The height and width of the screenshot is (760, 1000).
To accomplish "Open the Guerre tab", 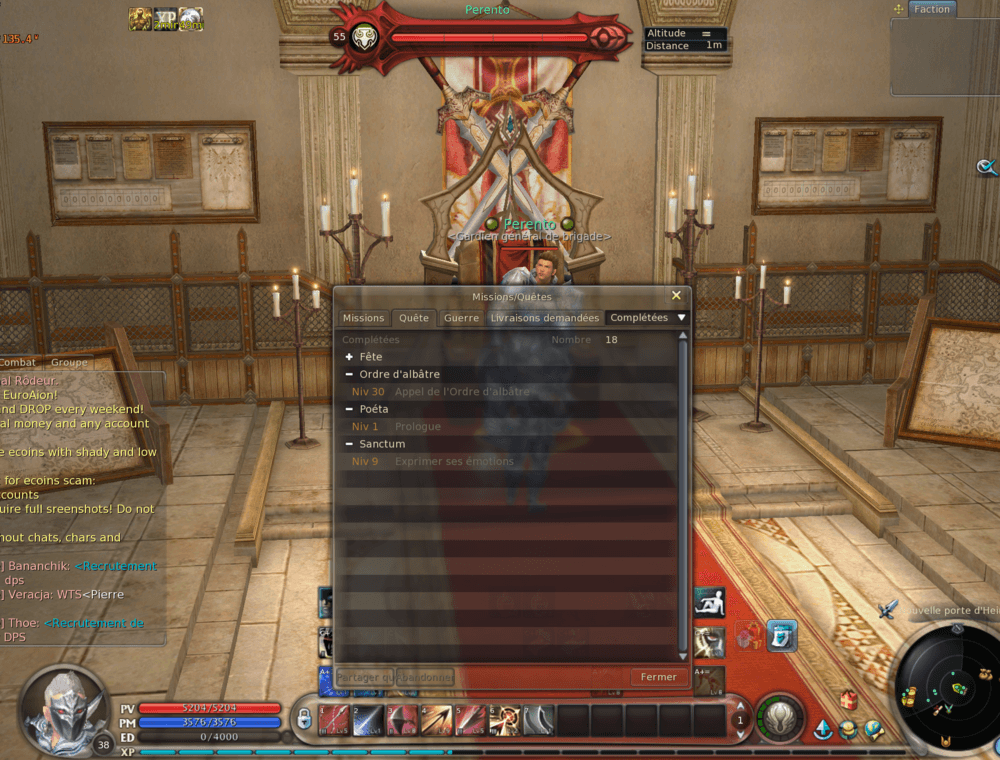I will (x=461, y=318).
